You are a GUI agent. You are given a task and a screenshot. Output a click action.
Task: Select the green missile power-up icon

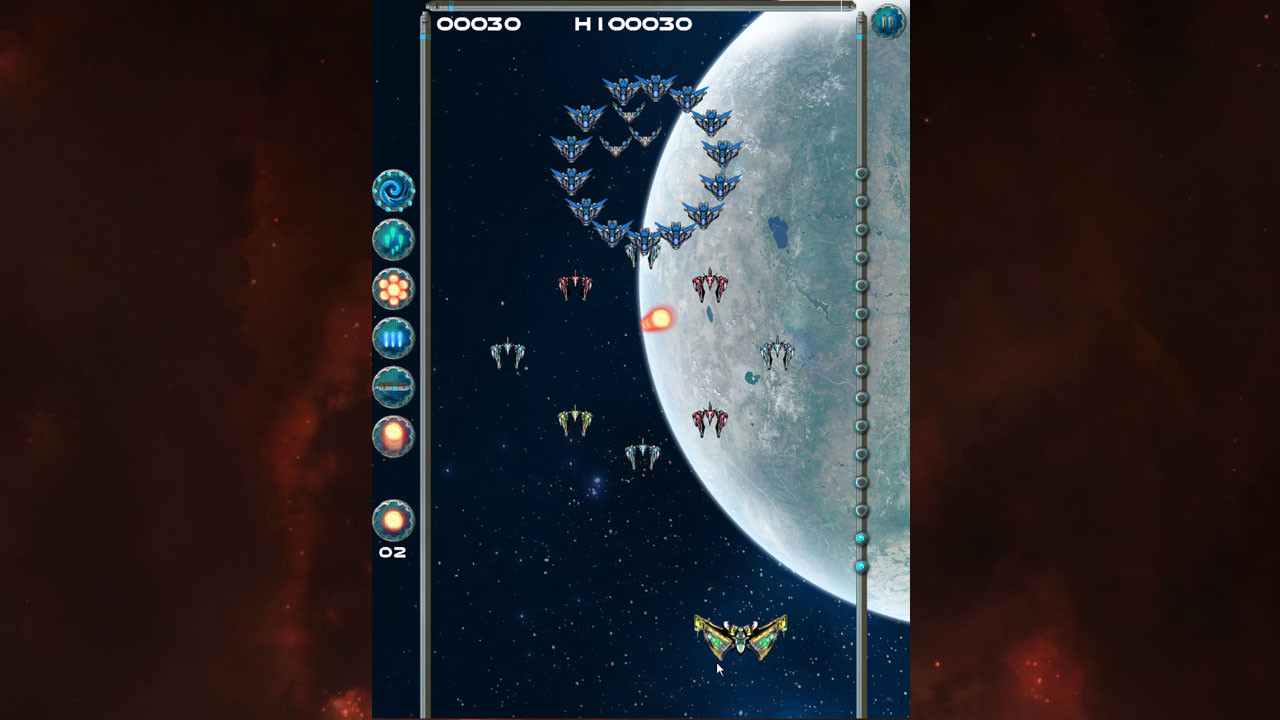[x=393, y=238]
